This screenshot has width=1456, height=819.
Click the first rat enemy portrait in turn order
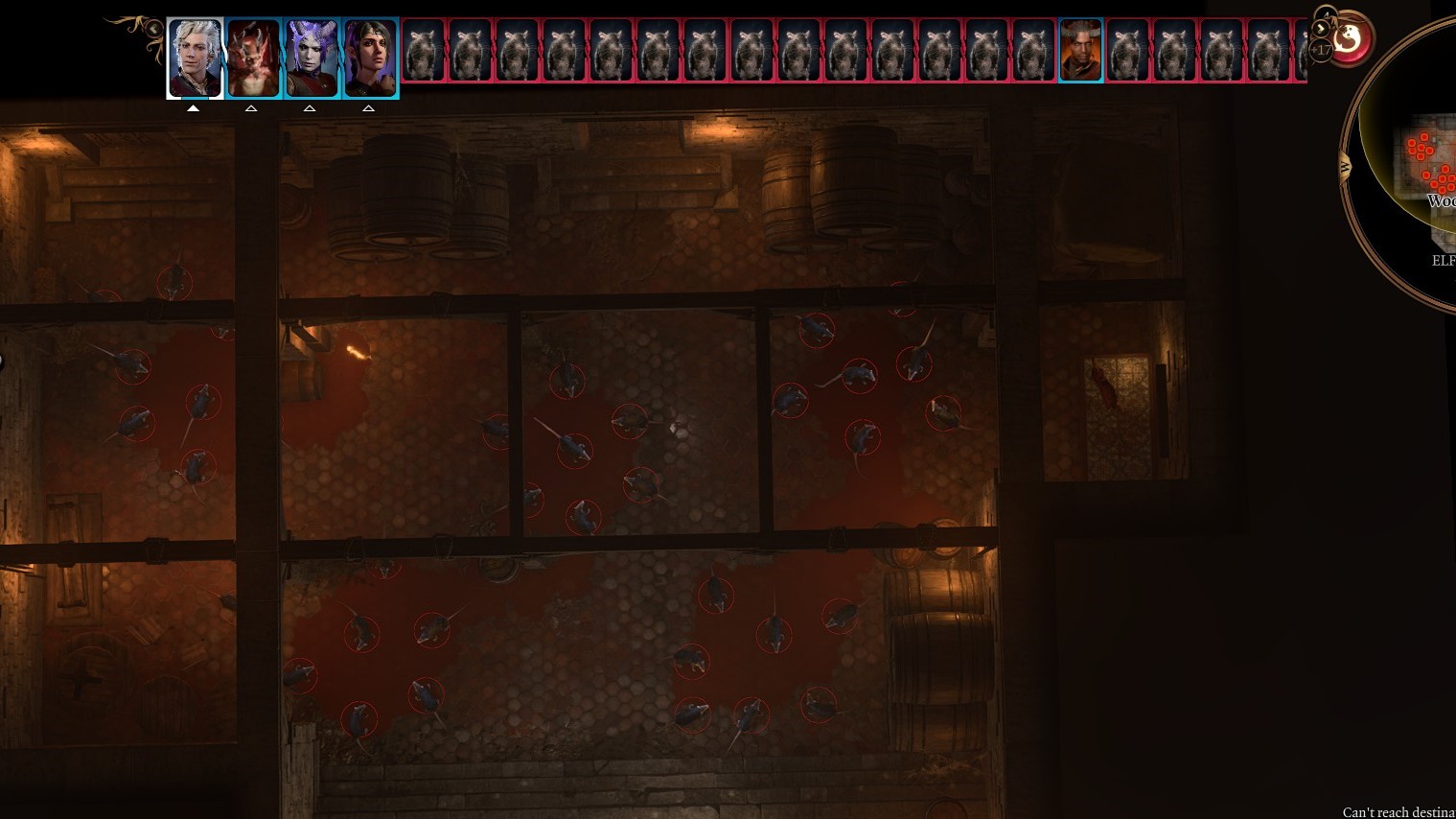(x=424, y=49)
